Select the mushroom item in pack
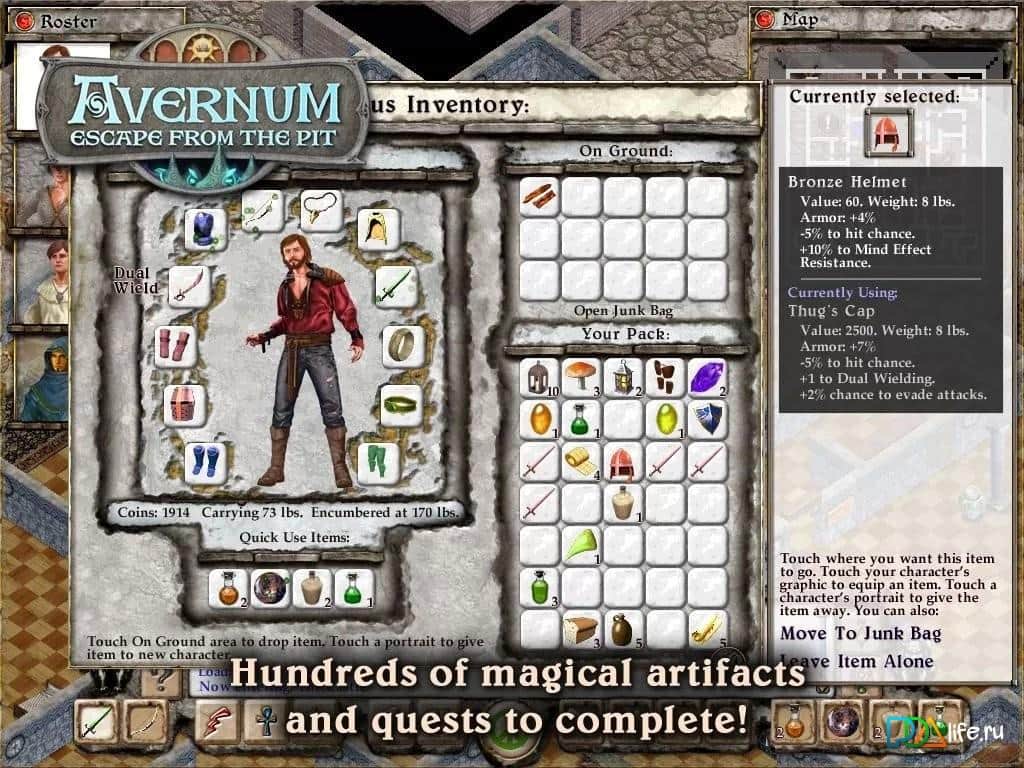This screenshot has width=1024, height=768. [581, 377]
